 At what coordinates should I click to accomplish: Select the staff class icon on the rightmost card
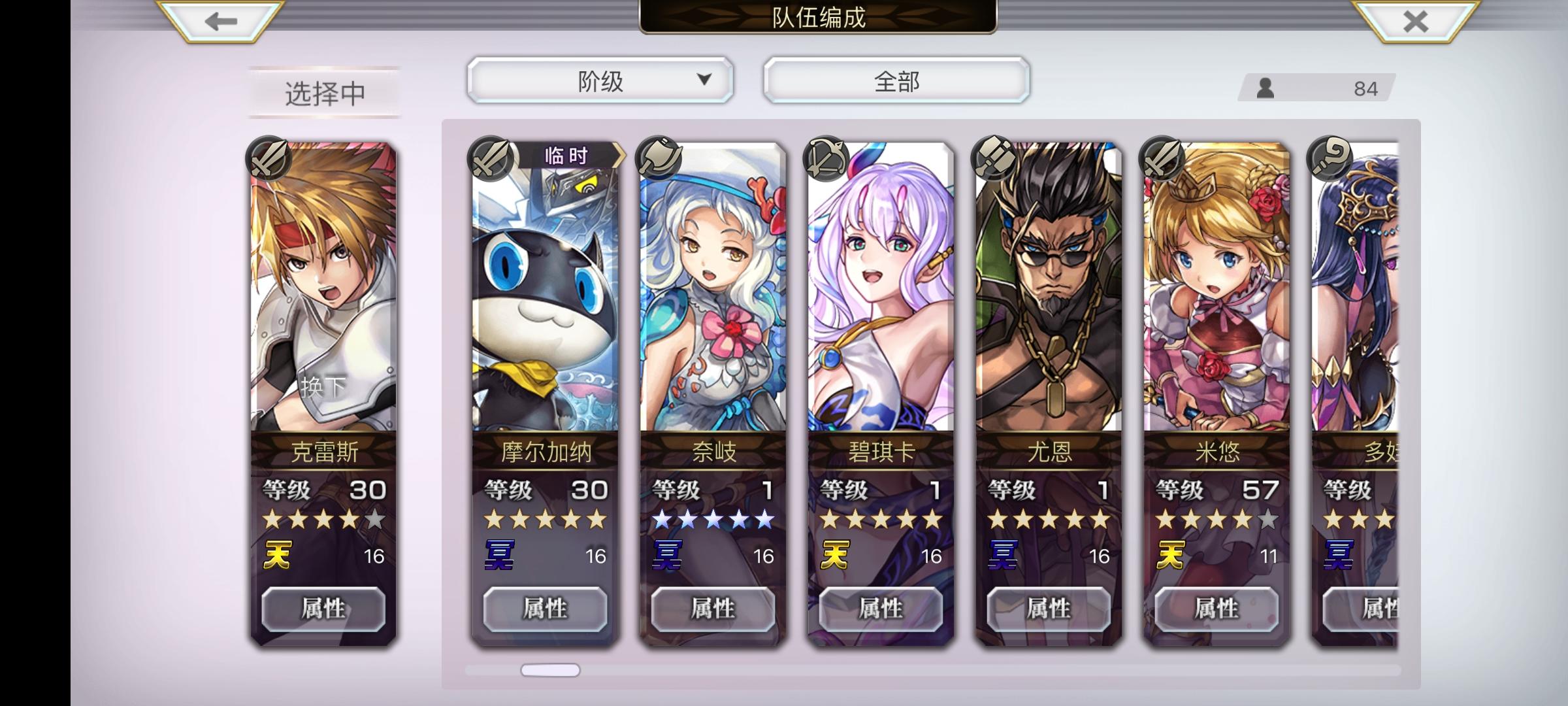click(x=1328, y=159)
